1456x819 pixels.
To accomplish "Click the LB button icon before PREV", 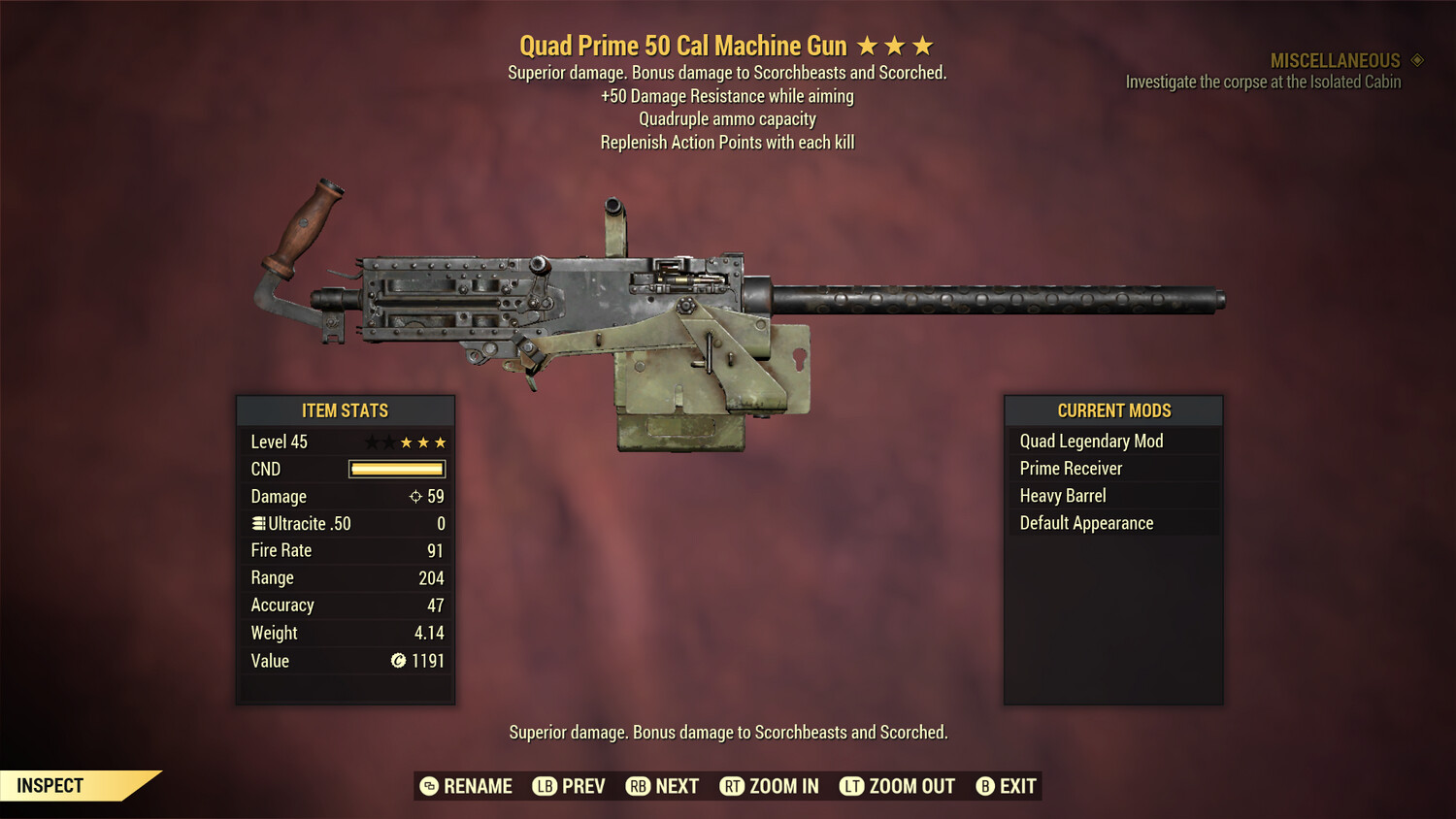I will pos(546,786).
